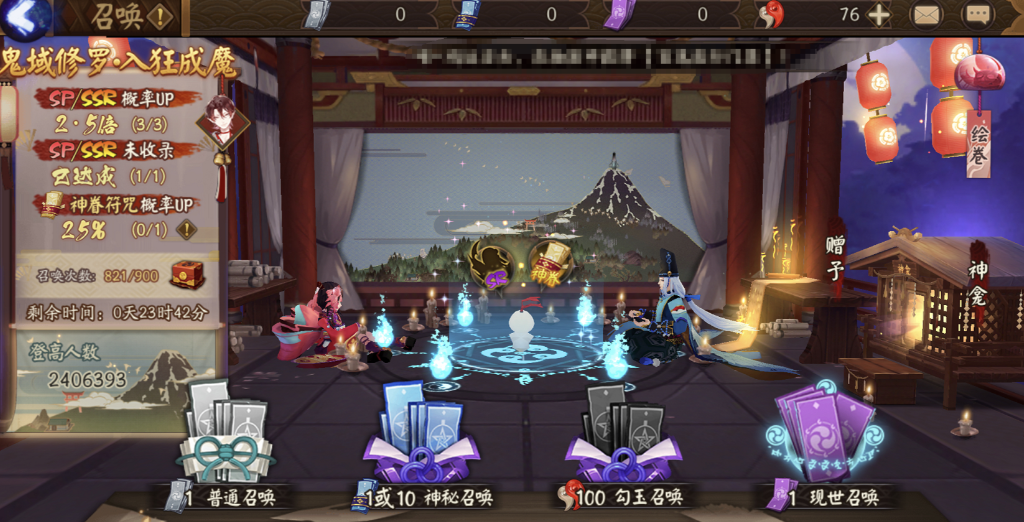Open the mail envelope icon
Image resolution: width=1024 pixels, height=522 pixels.
[926, 15]
